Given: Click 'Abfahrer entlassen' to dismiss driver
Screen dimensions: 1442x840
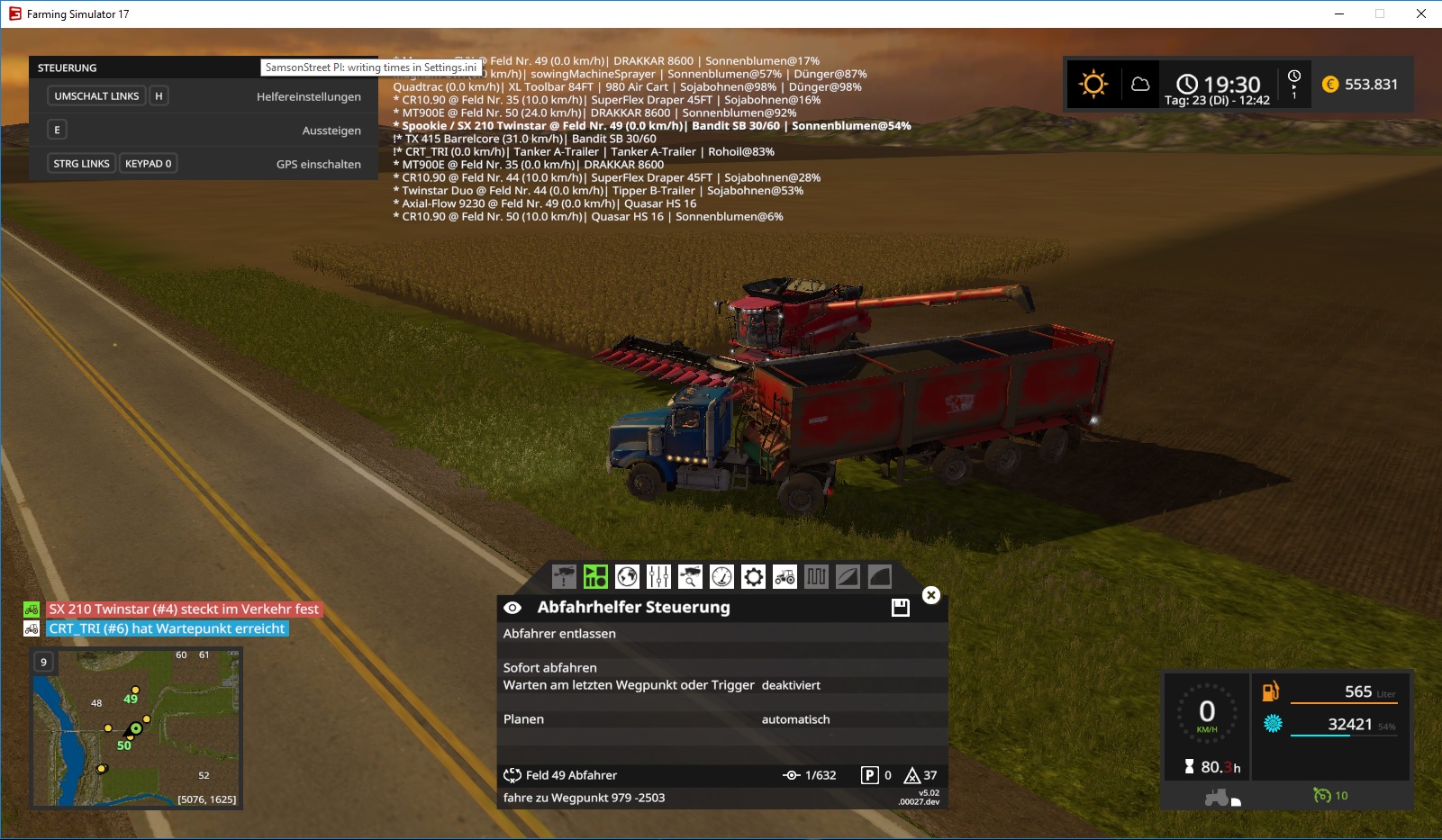Looking at the screenshot, I should tap(560, 633).
